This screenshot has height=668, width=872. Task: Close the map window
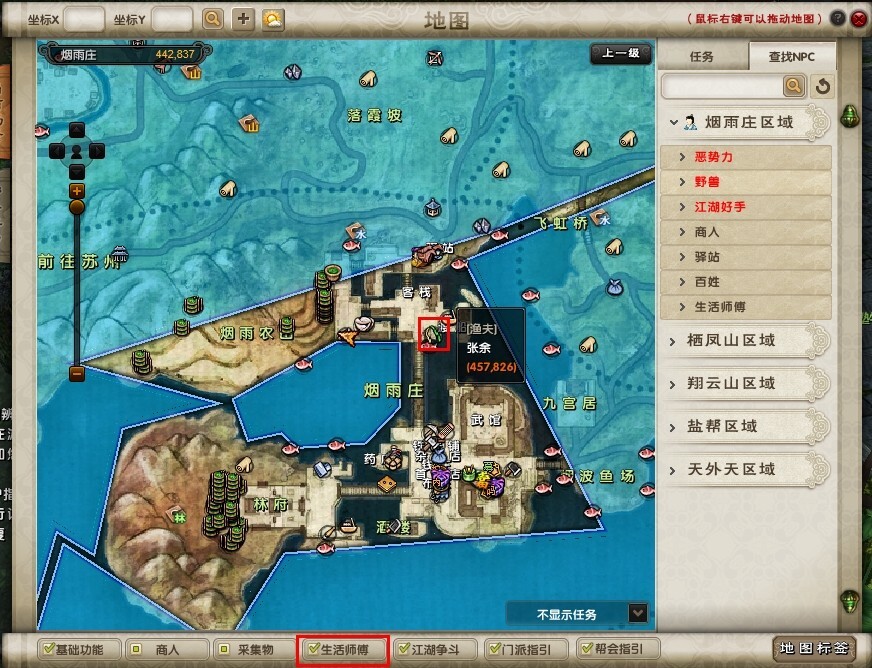(857, 18)
